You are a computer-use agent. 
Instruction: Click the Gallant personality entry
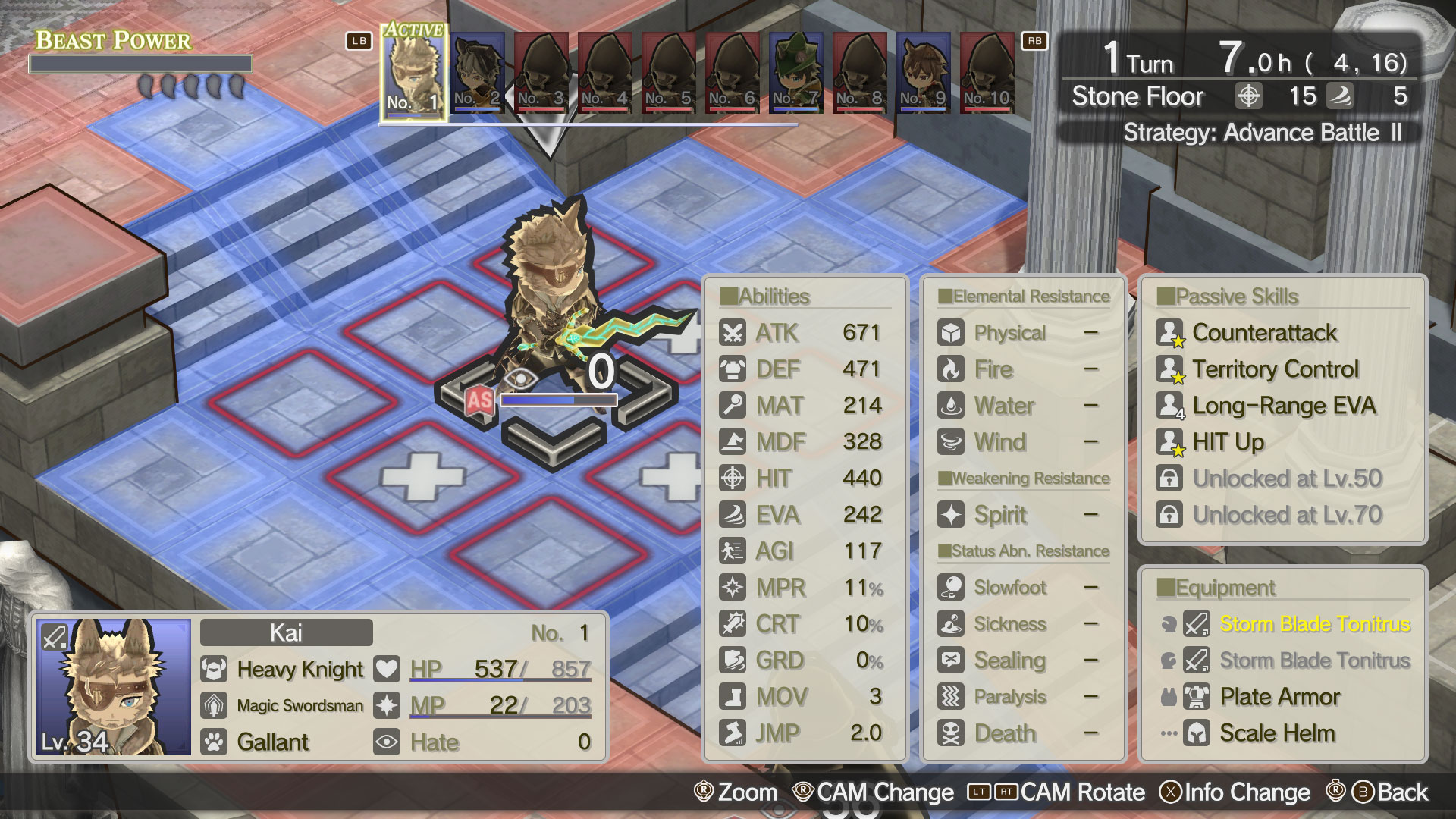272,742
